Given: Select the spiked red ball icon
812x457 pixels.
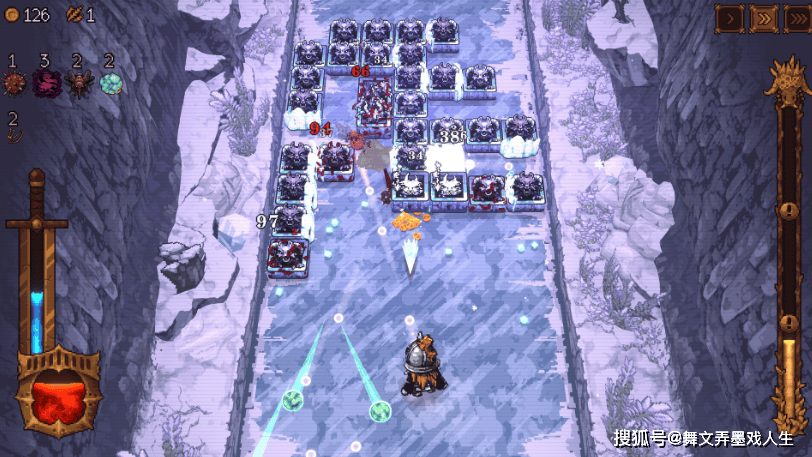Looking at the screenshot, I should tap(13, 84).
